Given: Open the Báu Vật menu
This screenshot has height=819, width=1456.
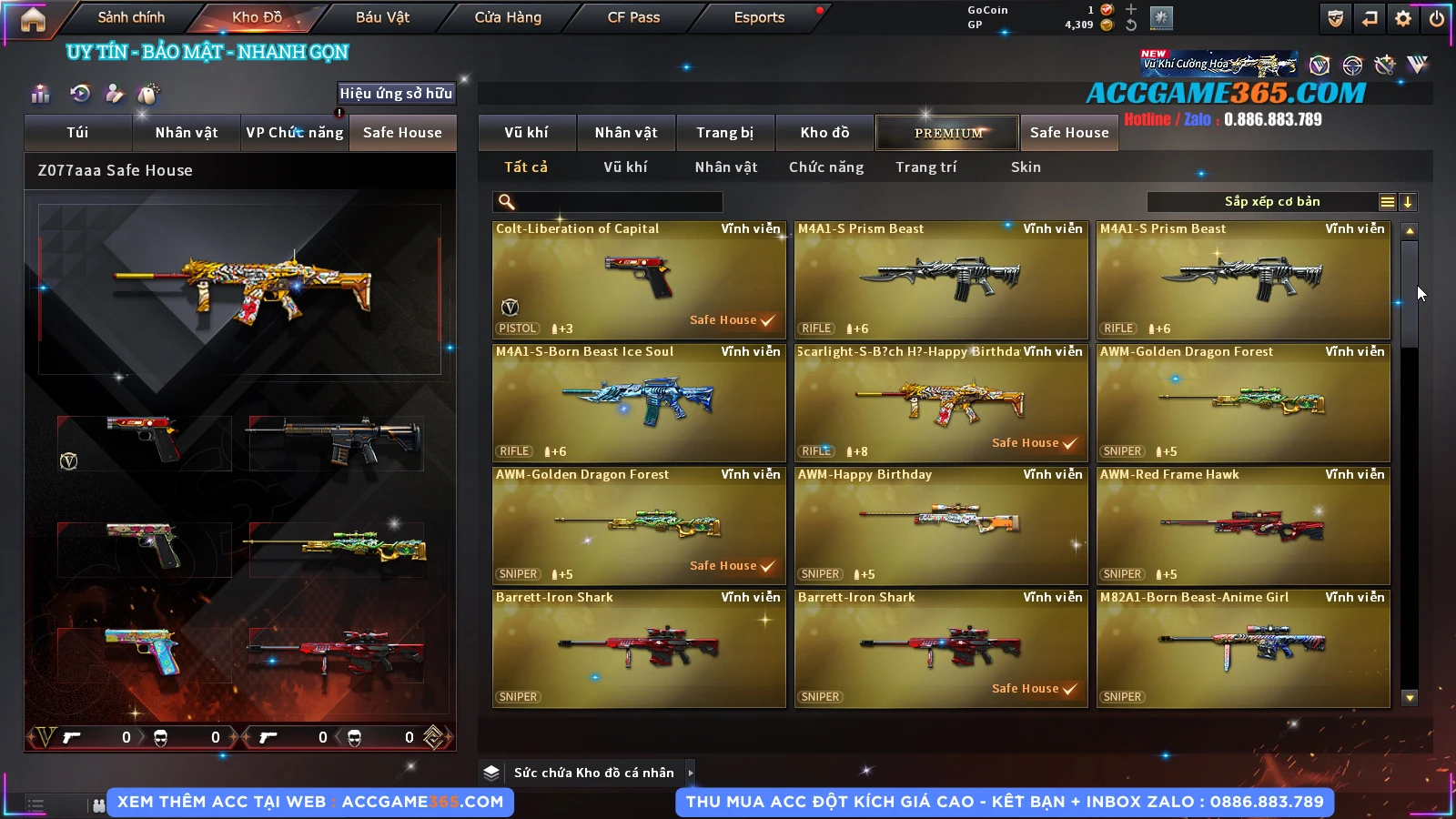Looking at the screenshot, I should (382, 17).
